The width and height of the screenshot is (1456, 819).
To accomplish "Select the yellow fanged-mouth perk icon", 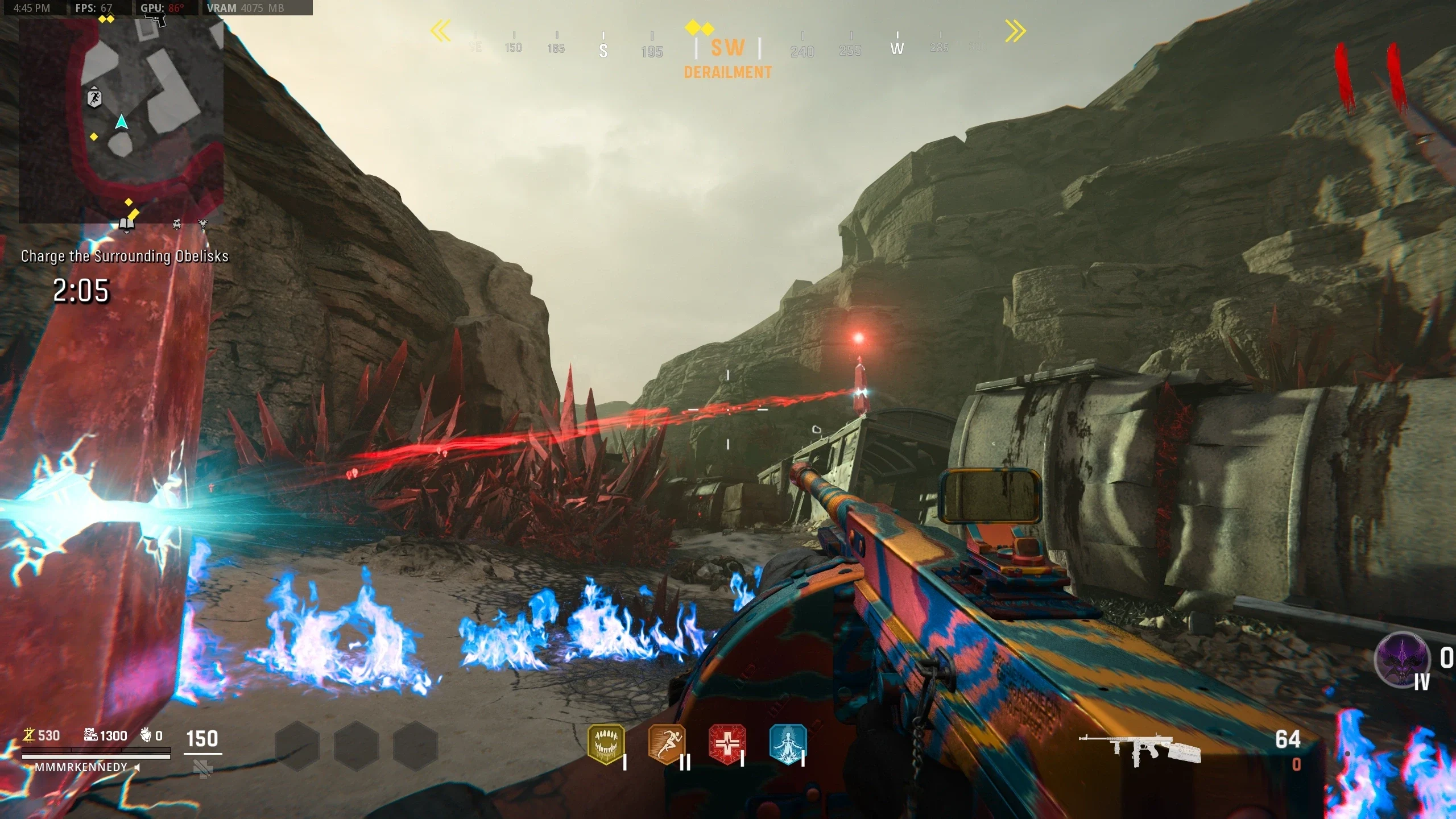I will [x=606, y=743].
